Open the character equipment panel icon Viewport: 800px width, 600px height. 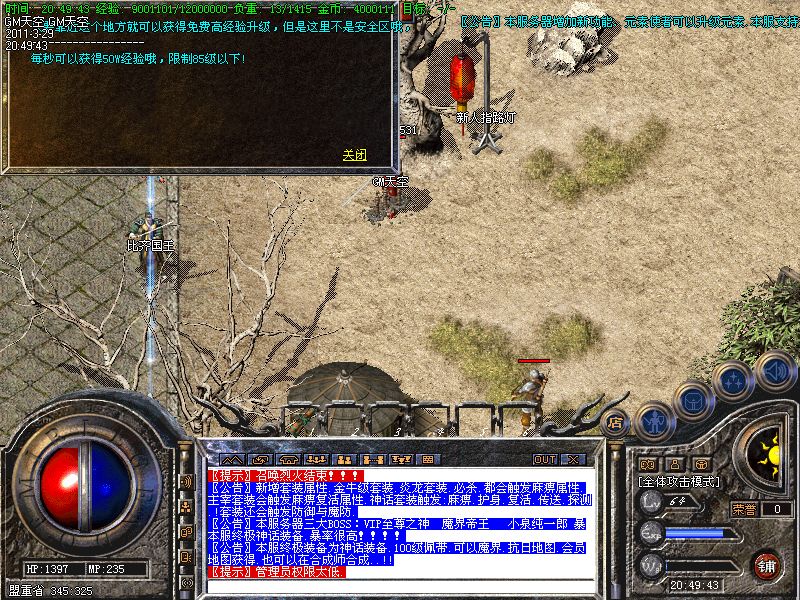(x=653, y=422)
